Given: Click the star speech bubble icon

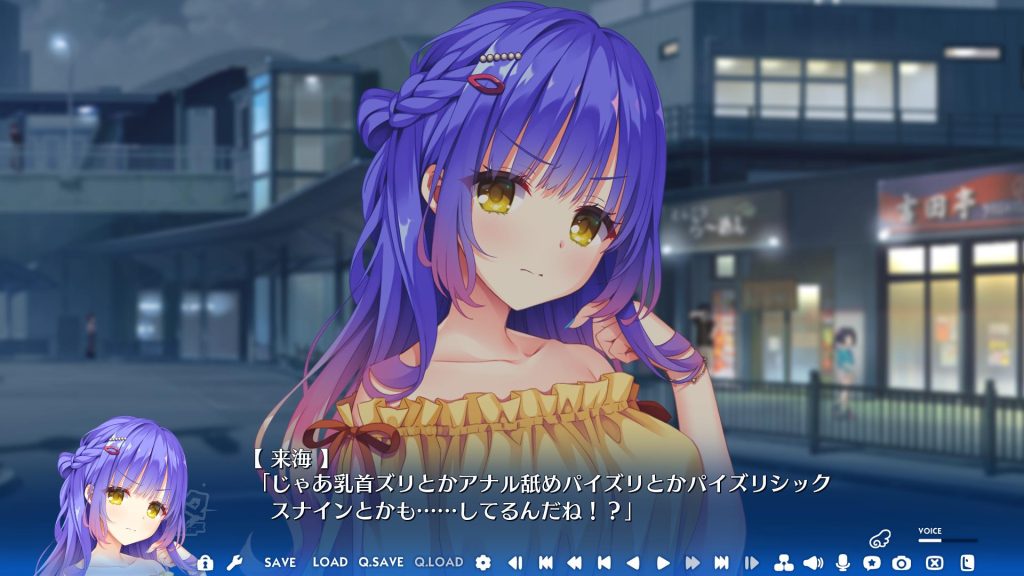Looking at the screenshot, I should coord(871,562).
